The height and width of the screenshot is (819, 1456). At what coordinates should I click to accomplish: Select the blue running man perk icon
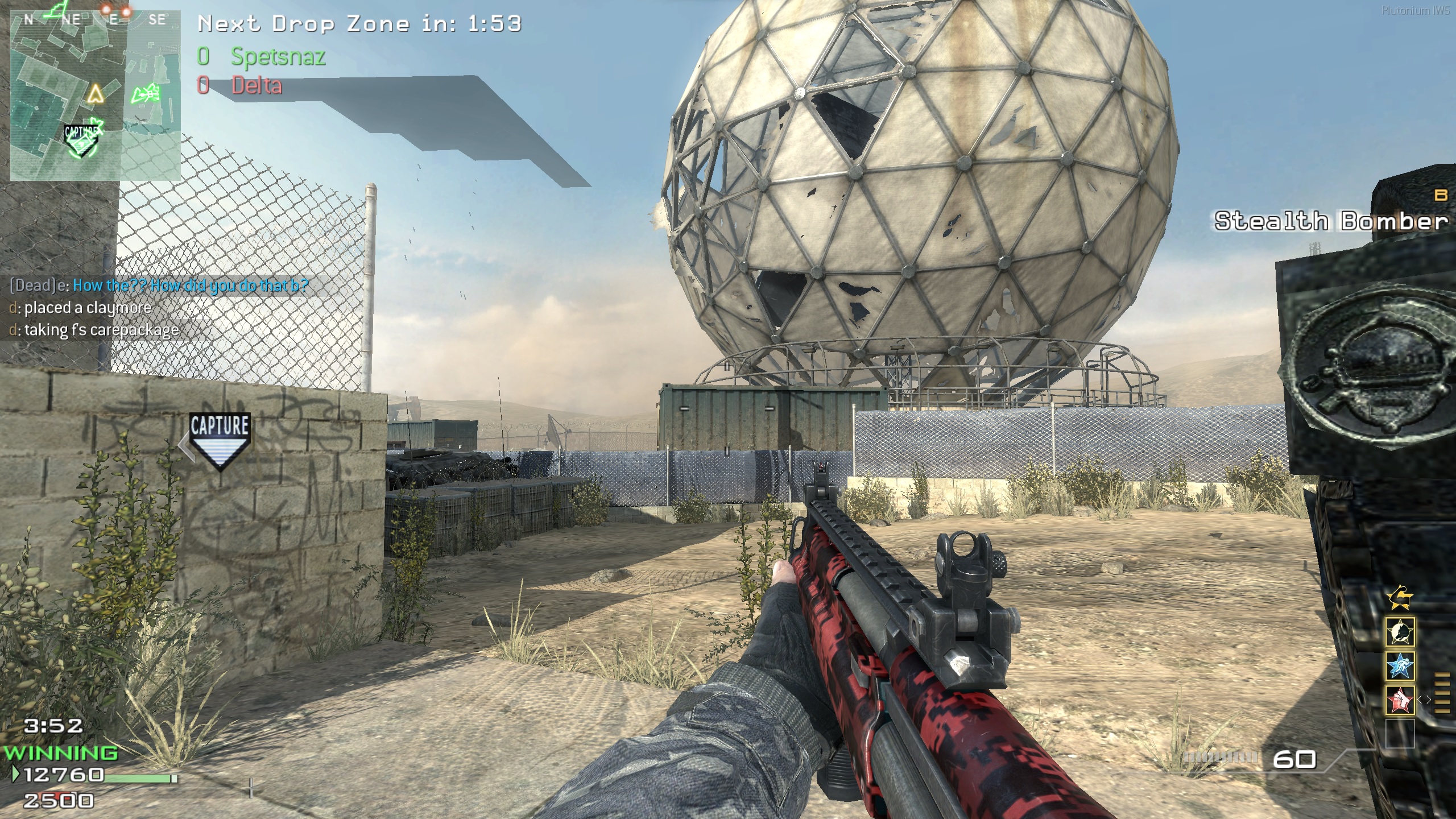1400,666
